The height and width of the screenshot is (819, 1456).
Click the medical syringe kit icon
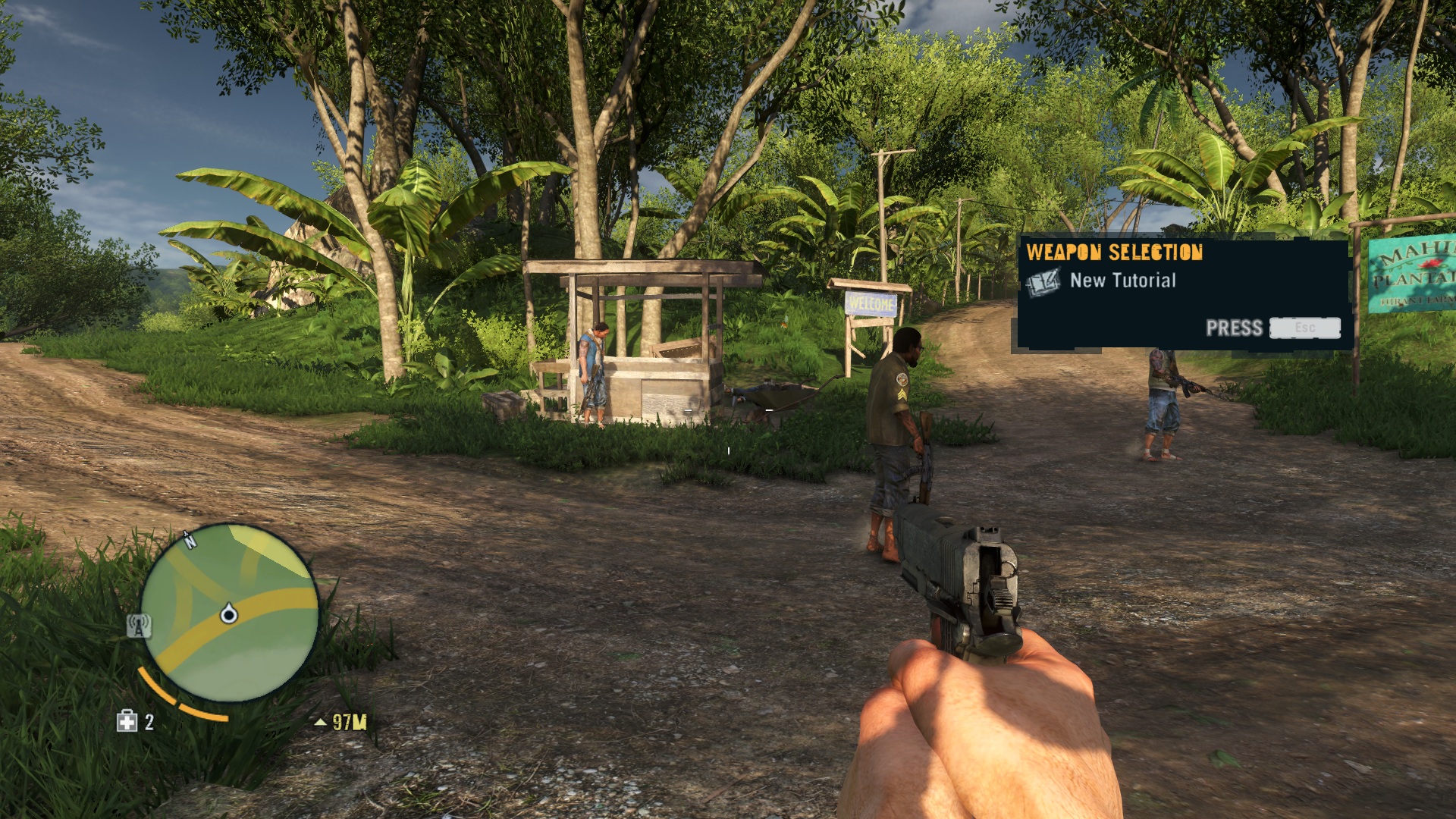pyautogui.click(x=127, y=721)
